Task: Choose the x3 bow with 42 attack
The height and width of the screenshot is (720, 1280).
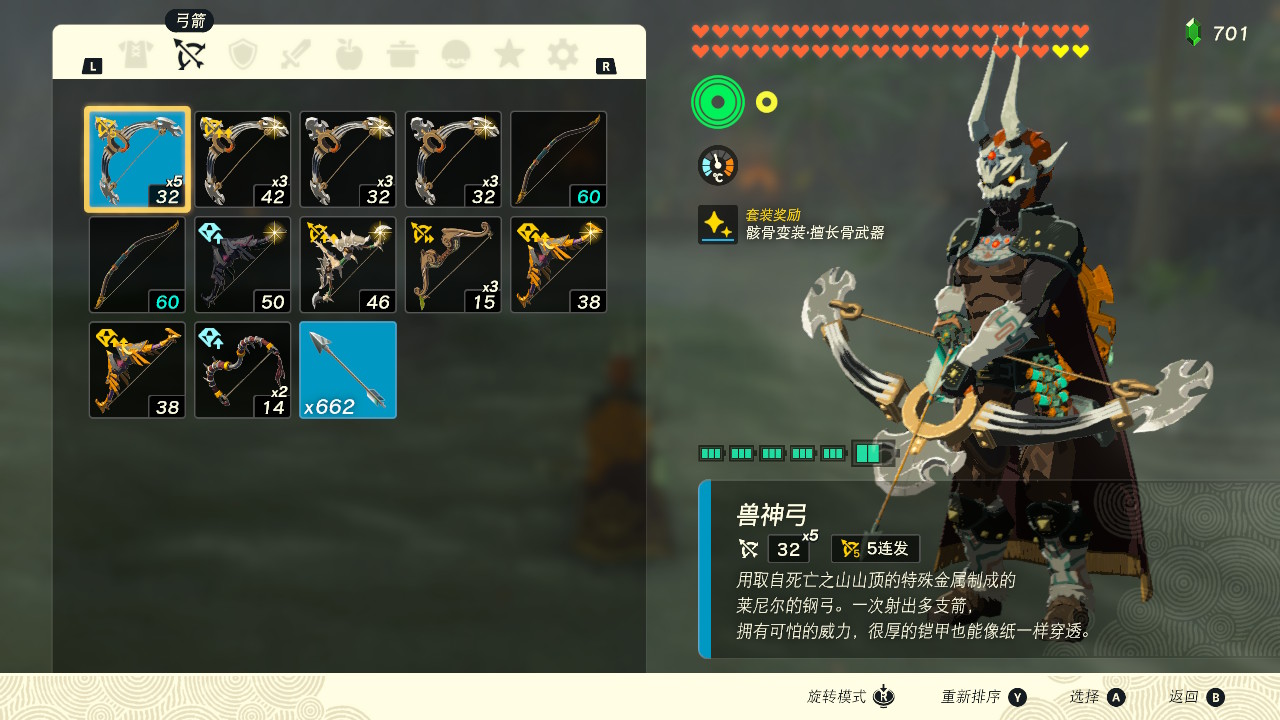Action: (243, 159)
